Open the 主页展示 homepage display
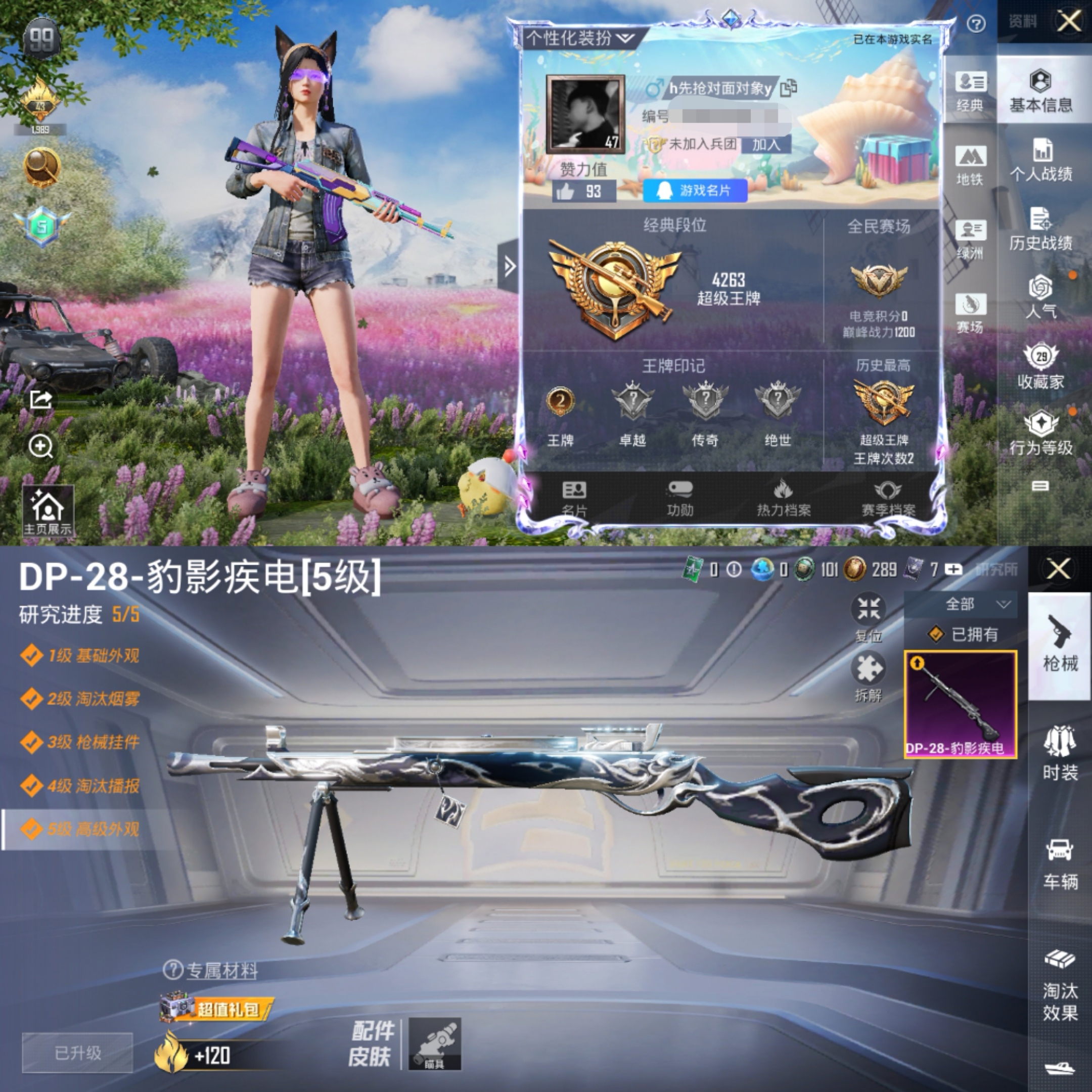The image size is (1092, 1092). [48, 512]
